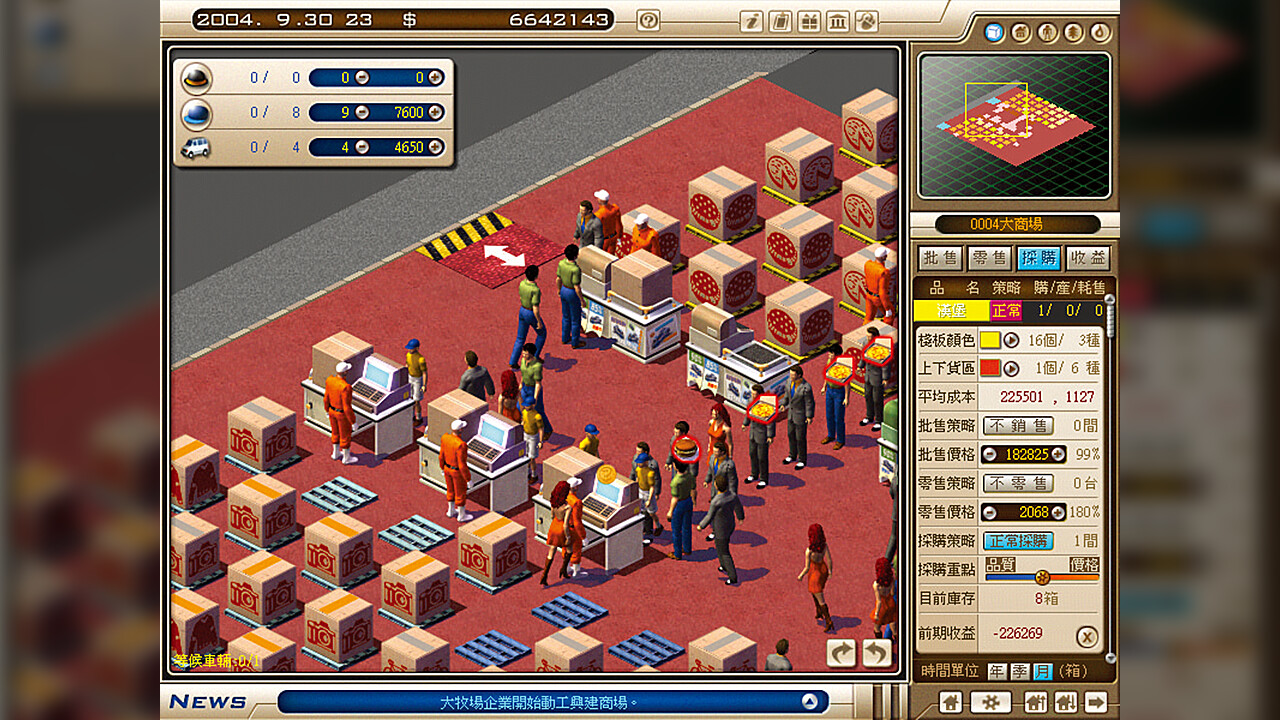
Task: Click the gift box icon in top toolbar
Action: pos(810,20)
